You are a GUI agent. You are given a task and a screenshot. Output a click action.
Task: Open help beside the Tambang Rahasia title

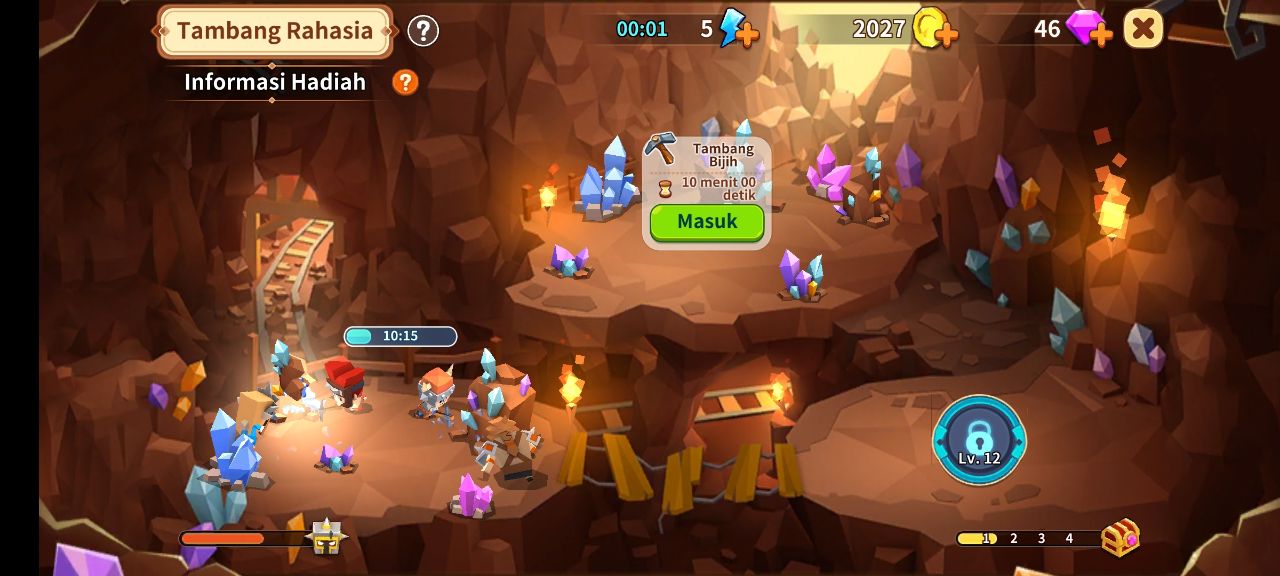pyautogui.click(x=423, y=31)
